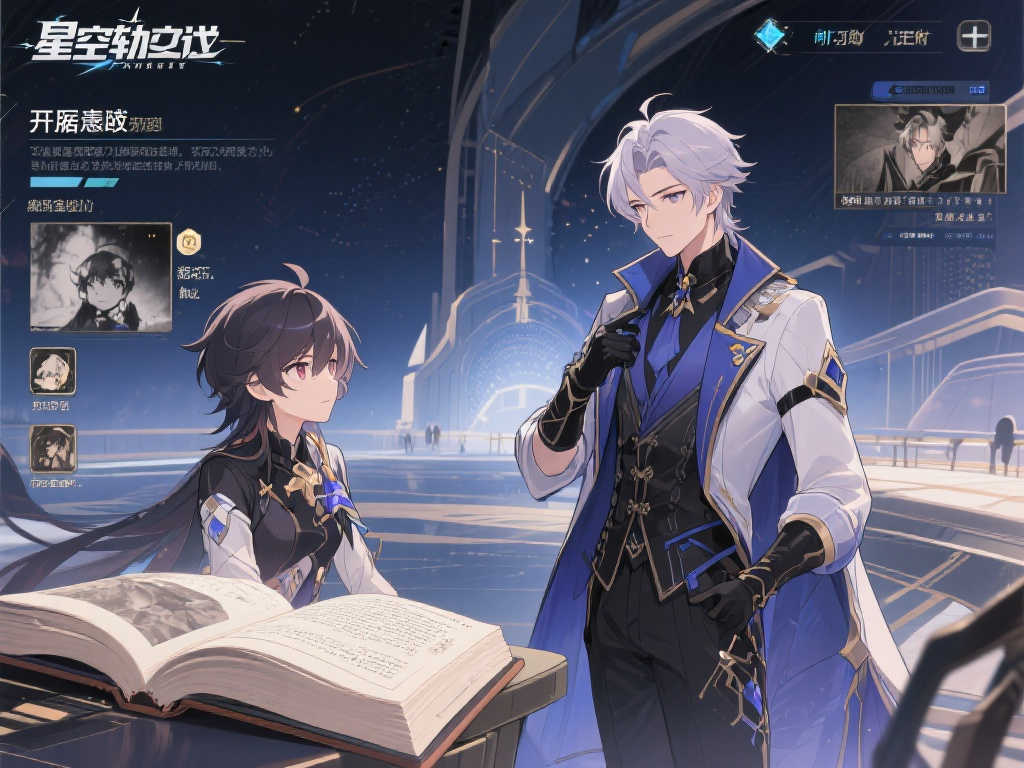Click the gold hexagon badge icon
Image resolution: width=1024 pixels, height=768 pixels.
tap(188, 241)
